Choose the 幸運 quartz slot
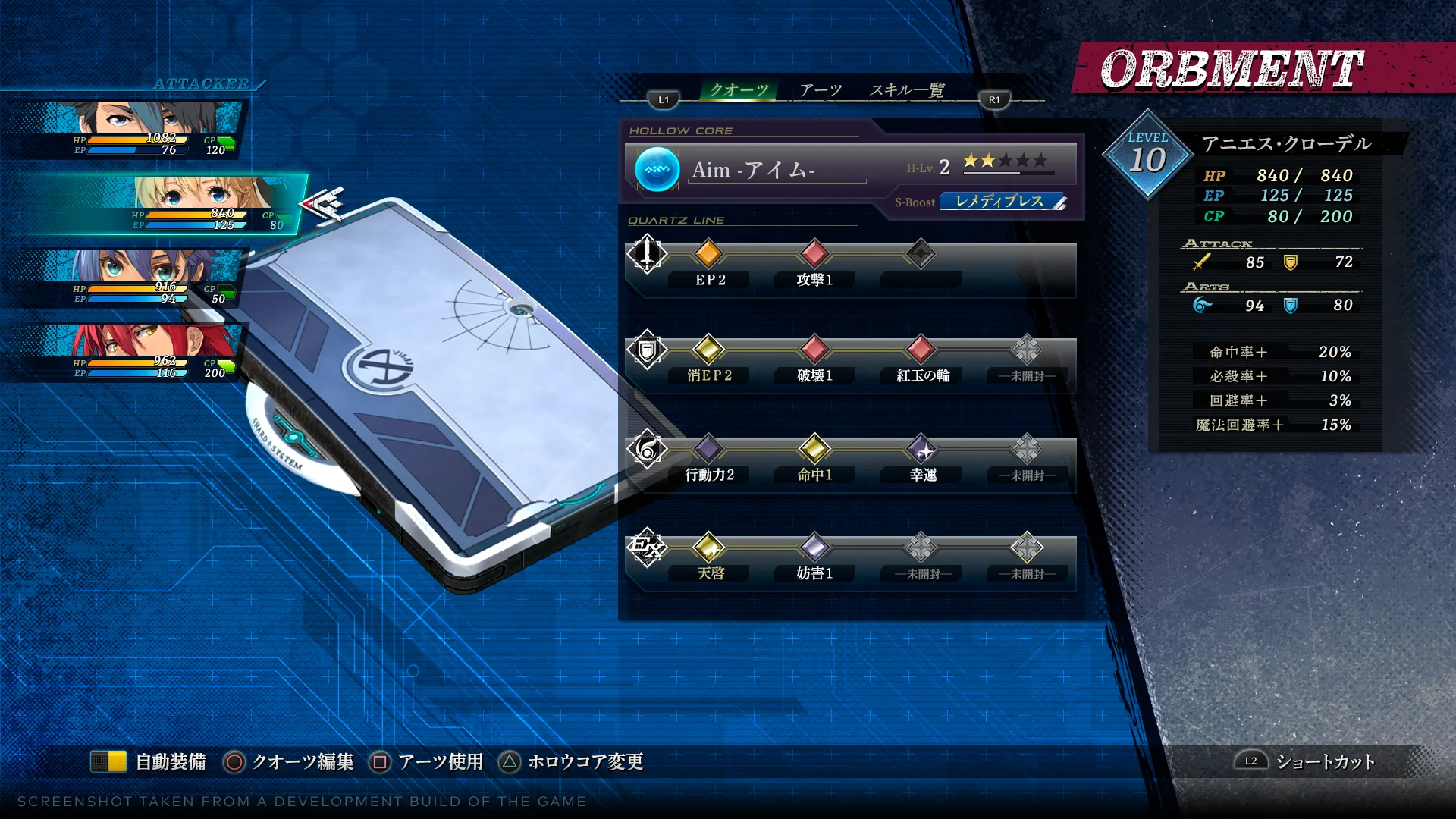Viewport: 1456px width, 819px height. click(x=921, y=449)
